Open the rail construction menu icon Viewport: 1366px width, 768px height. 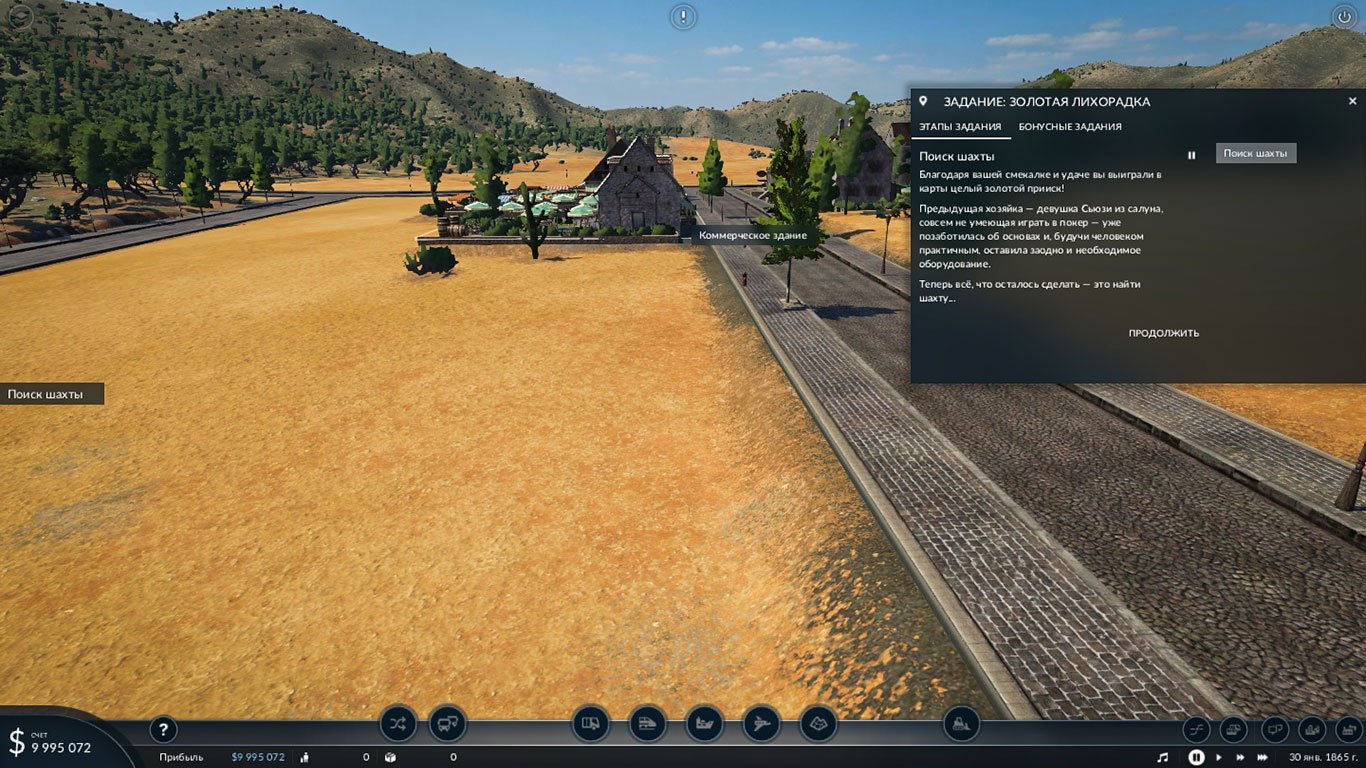(x=646, y=725)
